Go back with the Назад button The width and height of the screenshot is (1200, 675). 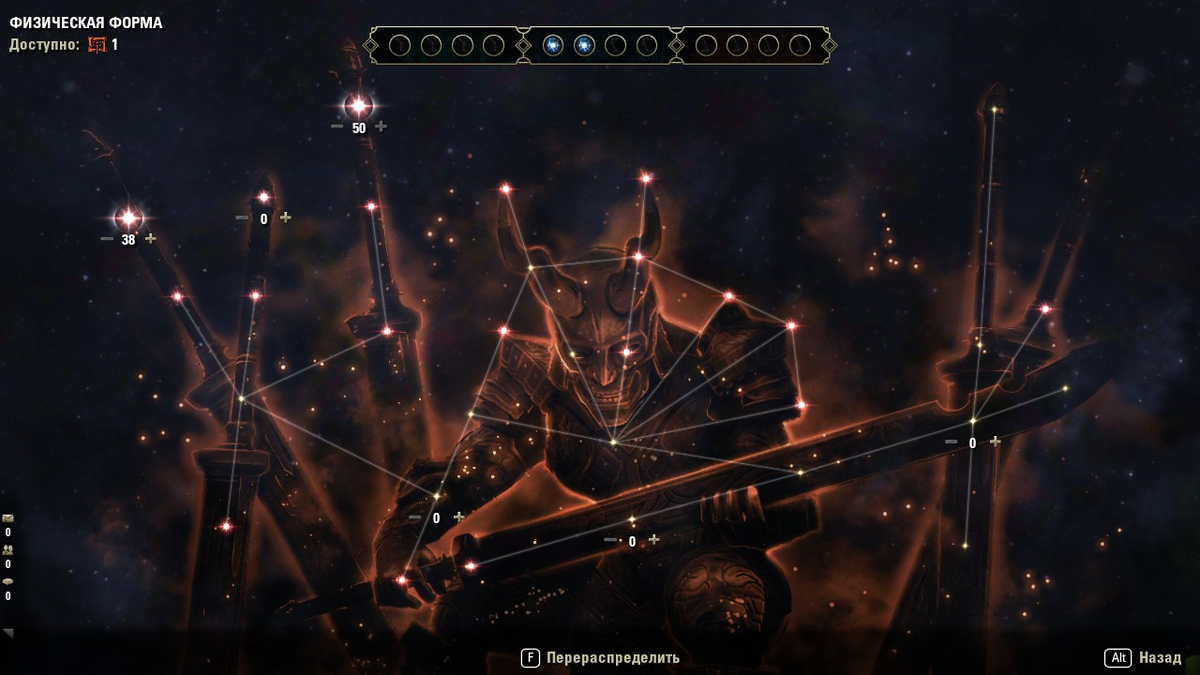pyautogui.click(x=1159, y=658)
